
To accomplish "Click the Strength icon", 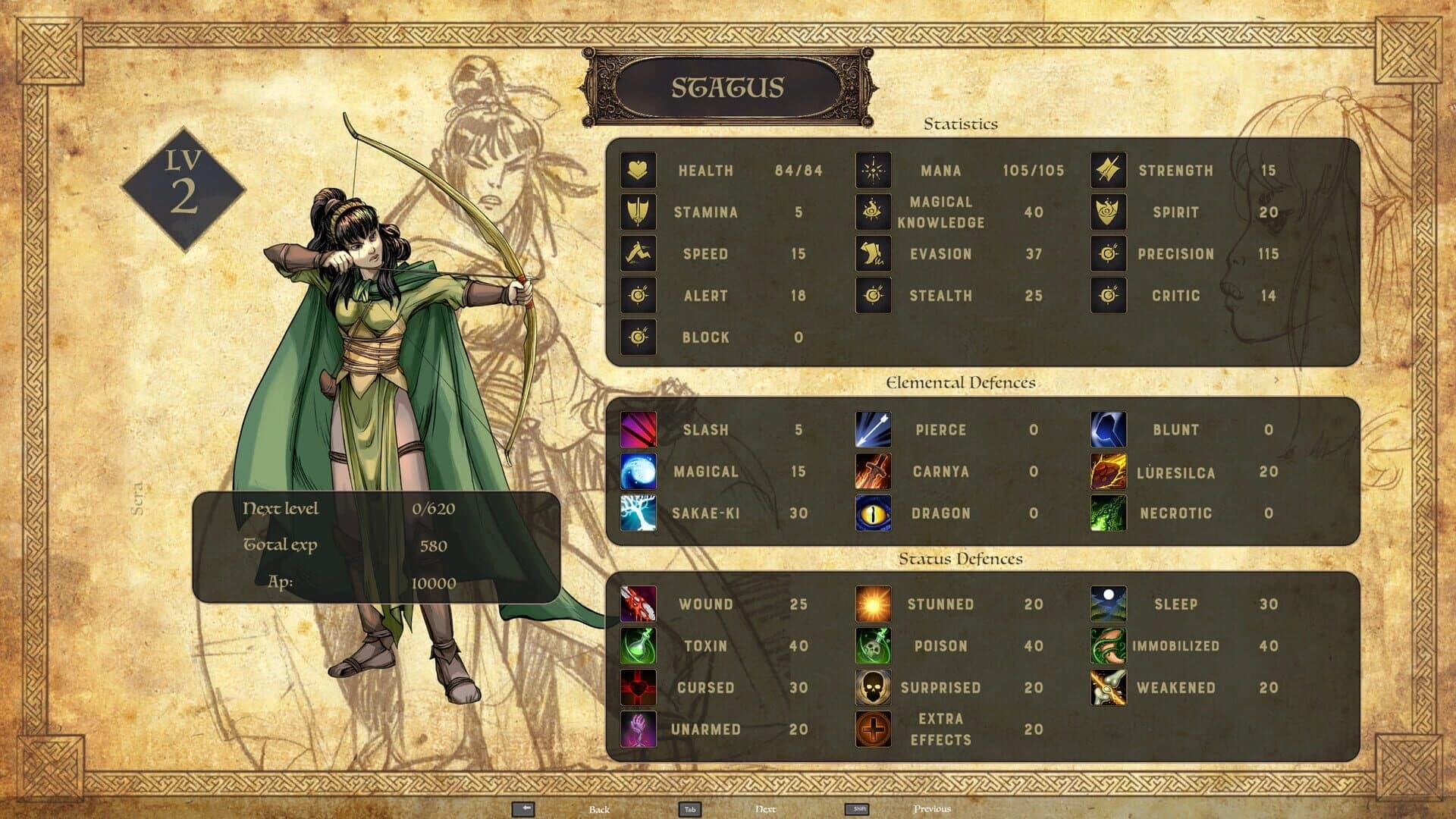I will coord(1107,171).
